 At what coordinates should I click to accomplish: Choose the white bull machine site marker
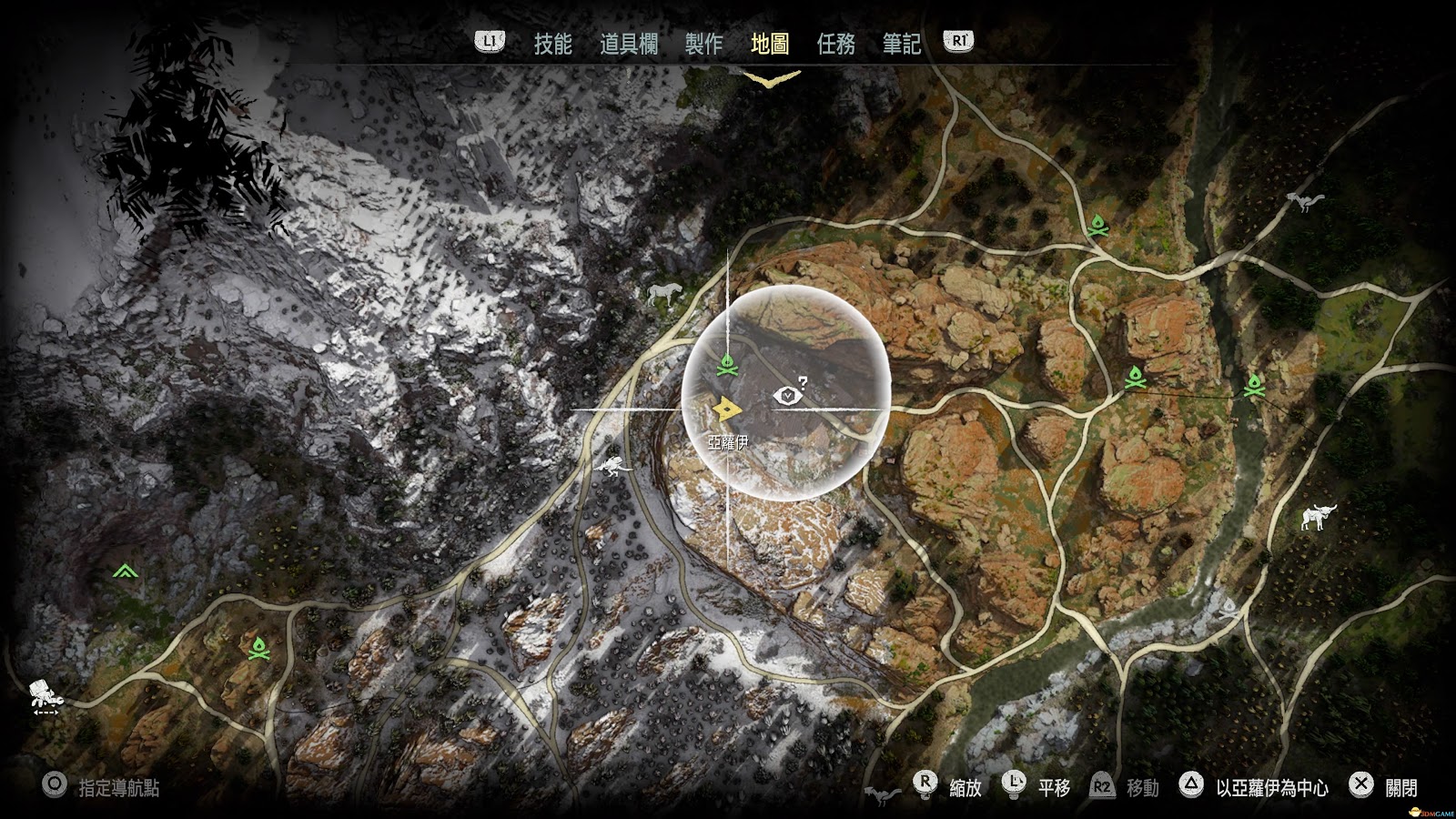pyautogui.click(x=1317, y=517)
